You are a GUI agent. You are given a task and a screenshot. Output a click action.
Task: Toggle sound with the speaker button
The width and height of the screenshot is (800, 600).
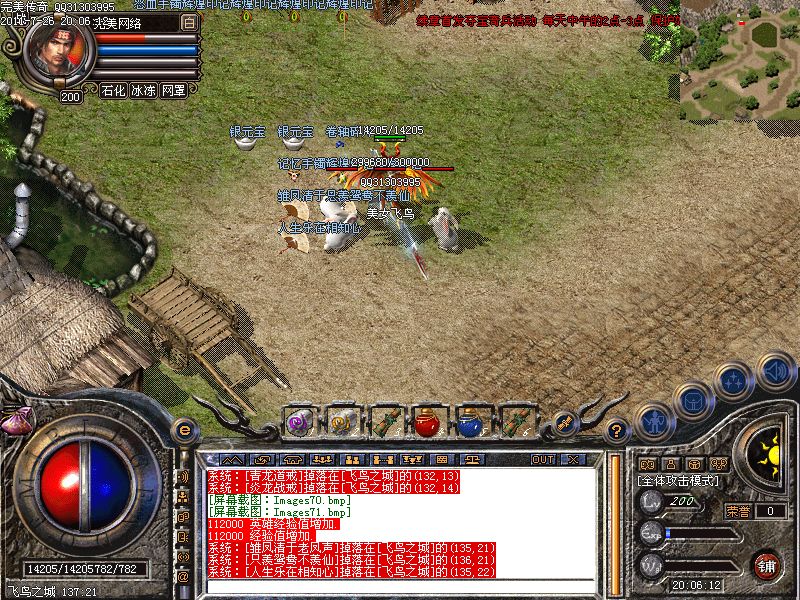pyautogui.click(x=775, y=371)
